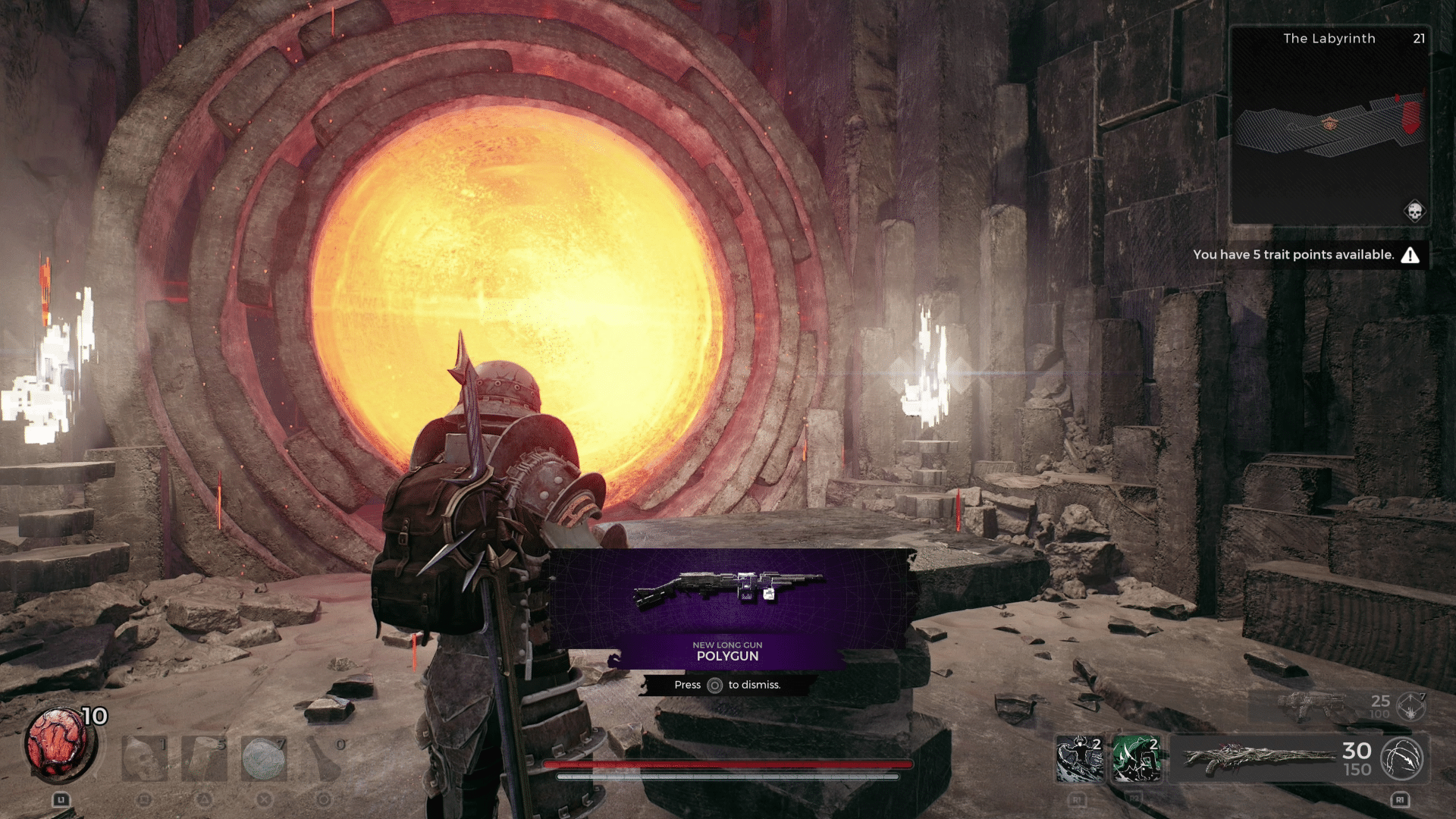Select the trait points available notification
Screen dimensions: 1456x819
coord(1293,255)
